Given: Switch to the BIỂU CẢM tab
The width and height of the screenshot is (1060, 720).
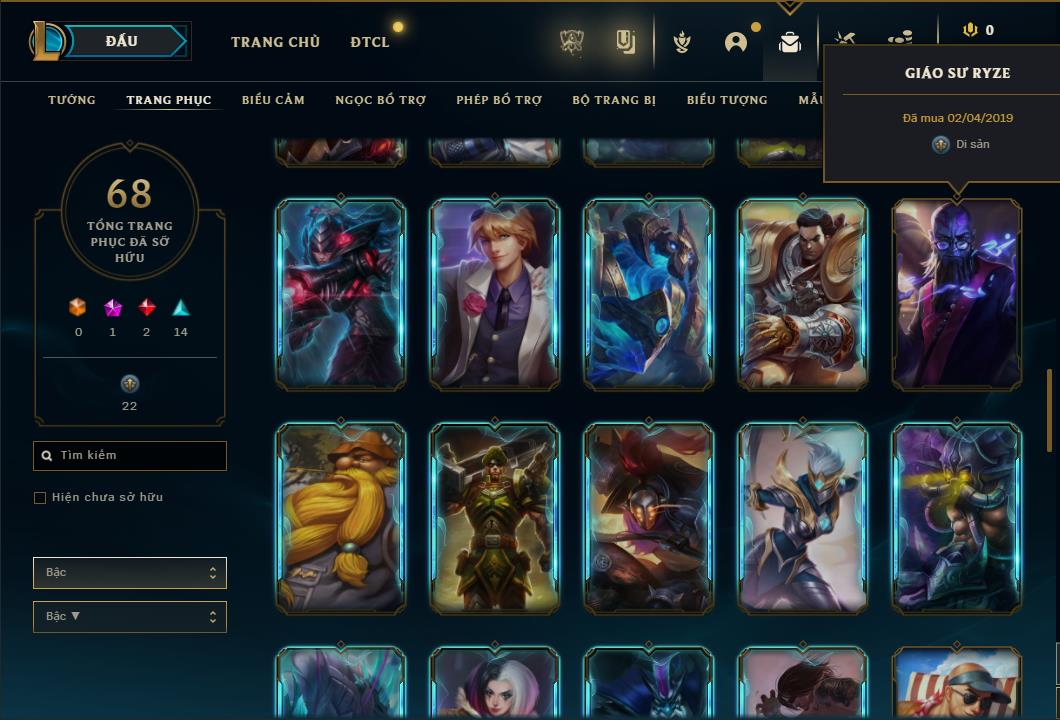Looking at the screenshot, I should coord(273,100).
